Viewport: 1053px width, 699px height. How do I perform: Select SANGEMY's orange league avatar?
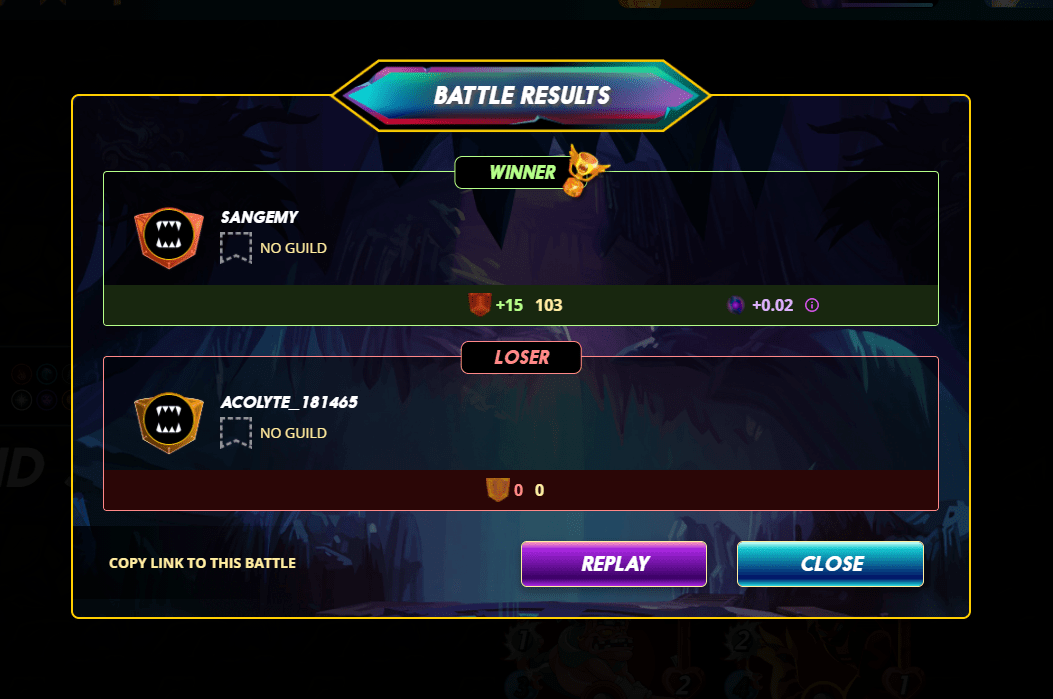click(161, 238)
